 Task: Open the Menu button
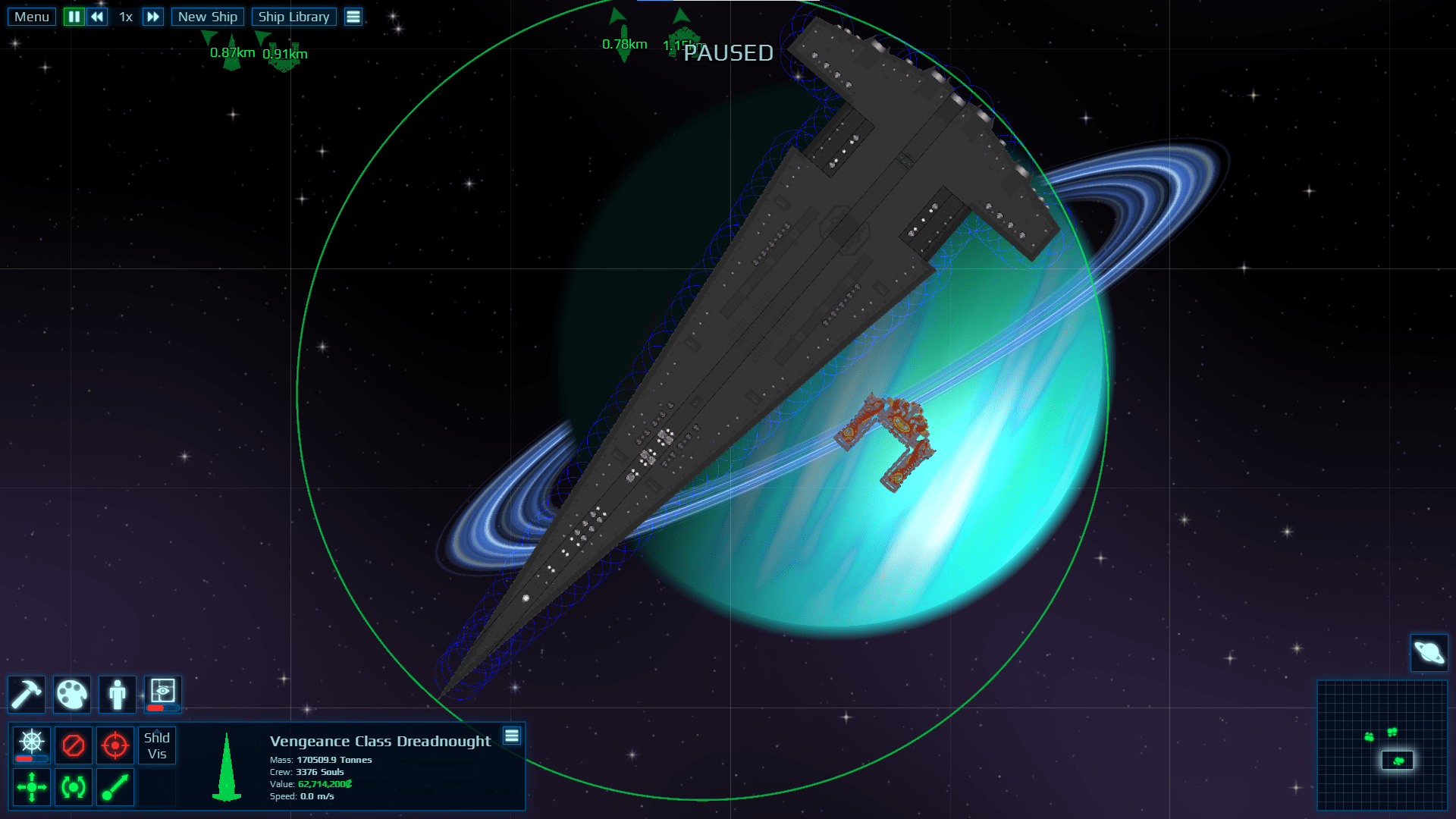[x=30, y=16]
